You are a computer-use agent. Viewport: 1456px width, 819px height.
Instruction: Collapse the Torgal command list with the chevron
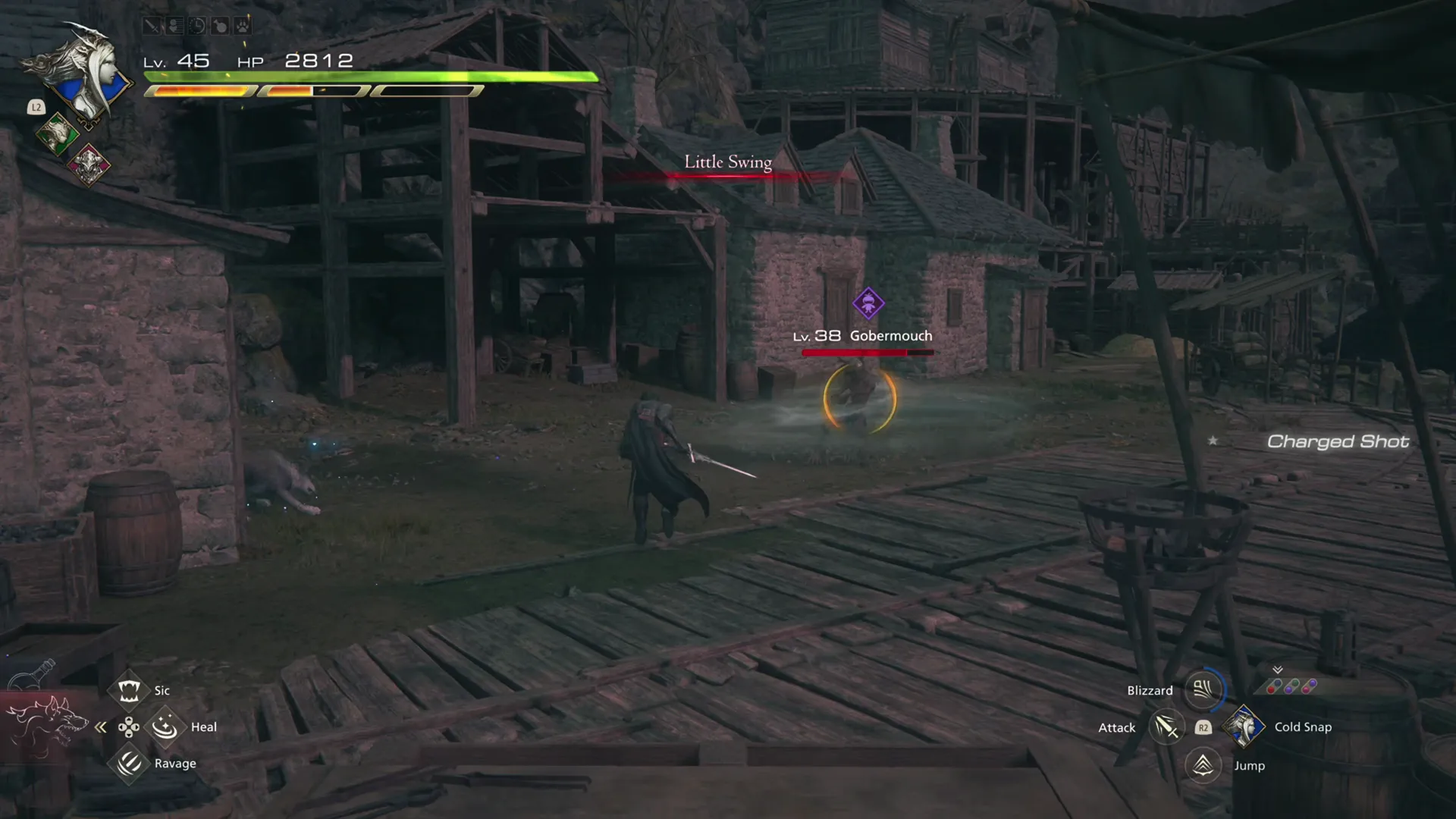click(100, 726)
